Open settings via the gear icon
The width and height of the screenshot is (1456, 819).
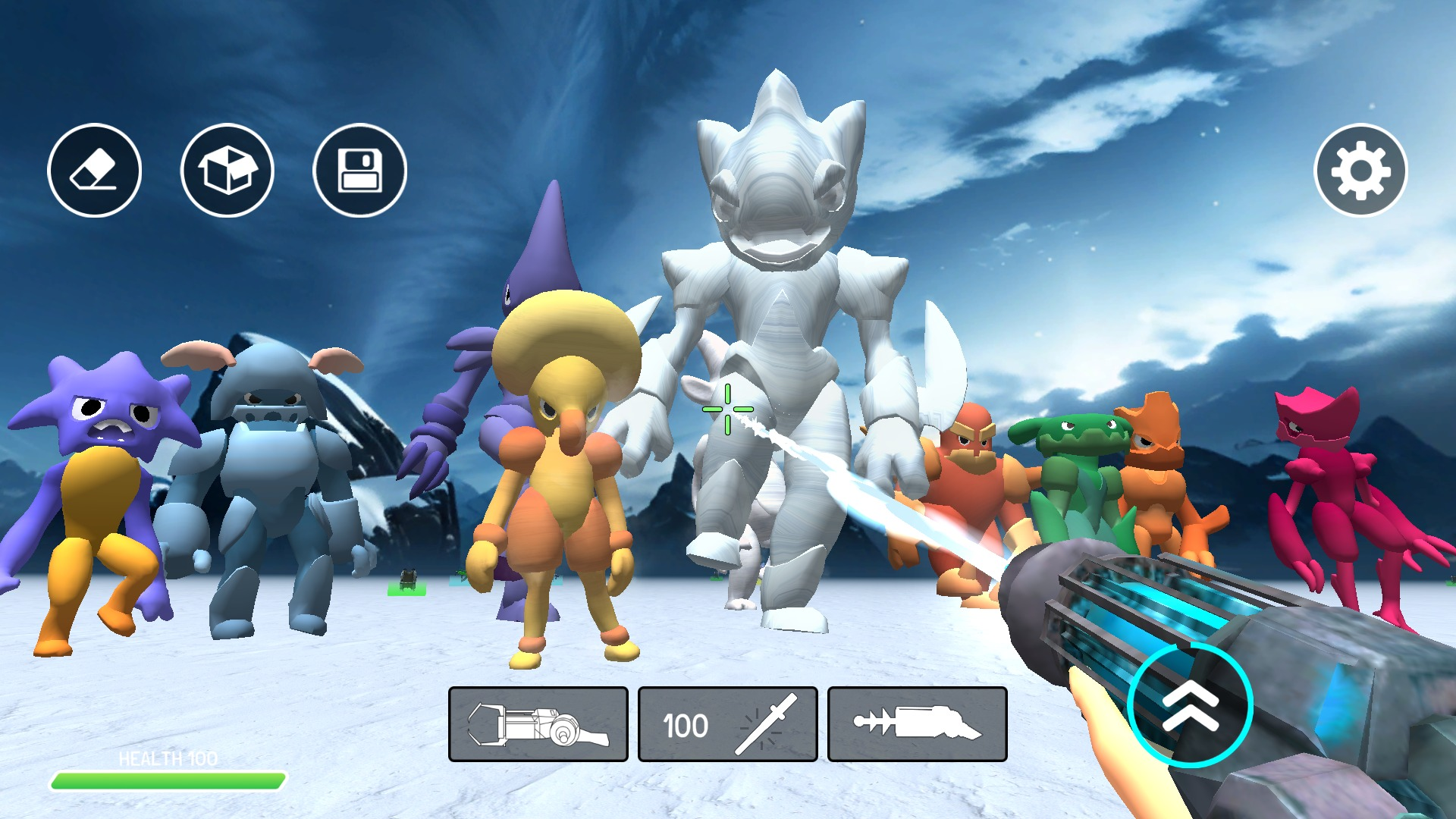(x=1361, y=171)
